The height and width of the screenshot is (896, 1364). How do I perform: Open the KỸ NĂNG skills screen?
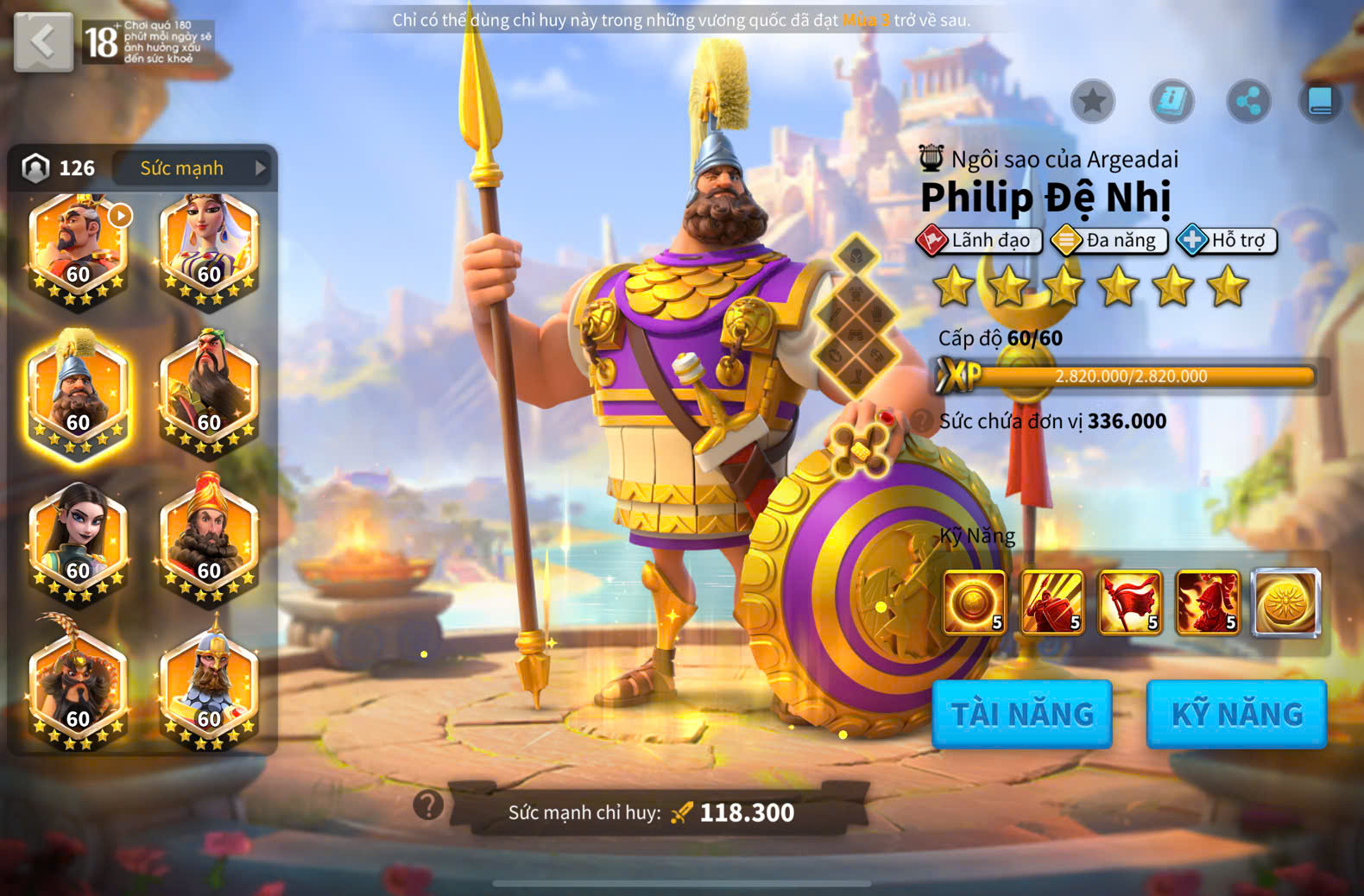click(1236, 714)
